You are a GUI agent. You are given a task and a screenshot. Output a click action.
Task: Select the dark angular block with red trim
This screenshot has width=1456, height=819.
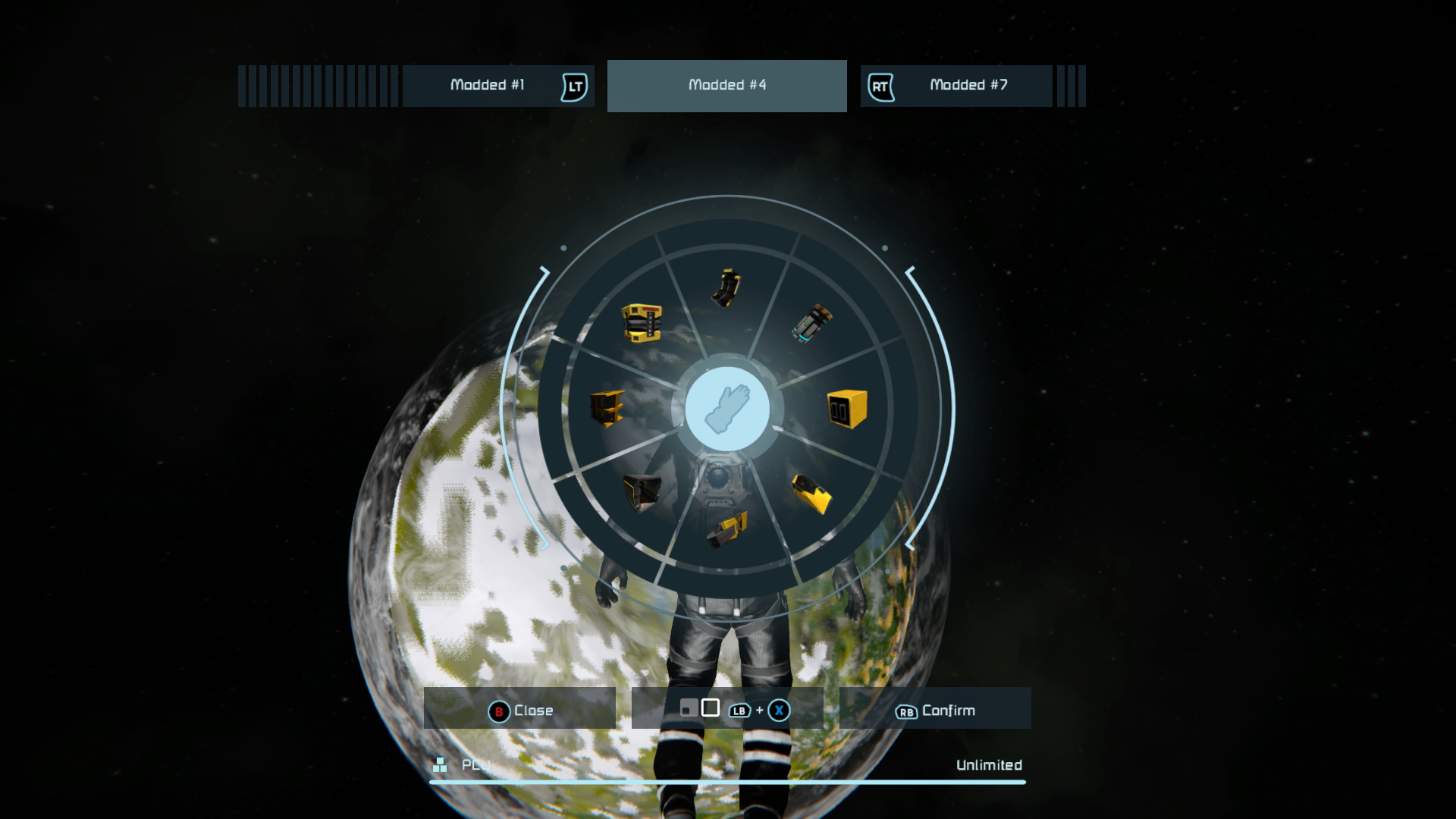click(x=642, y=494)
